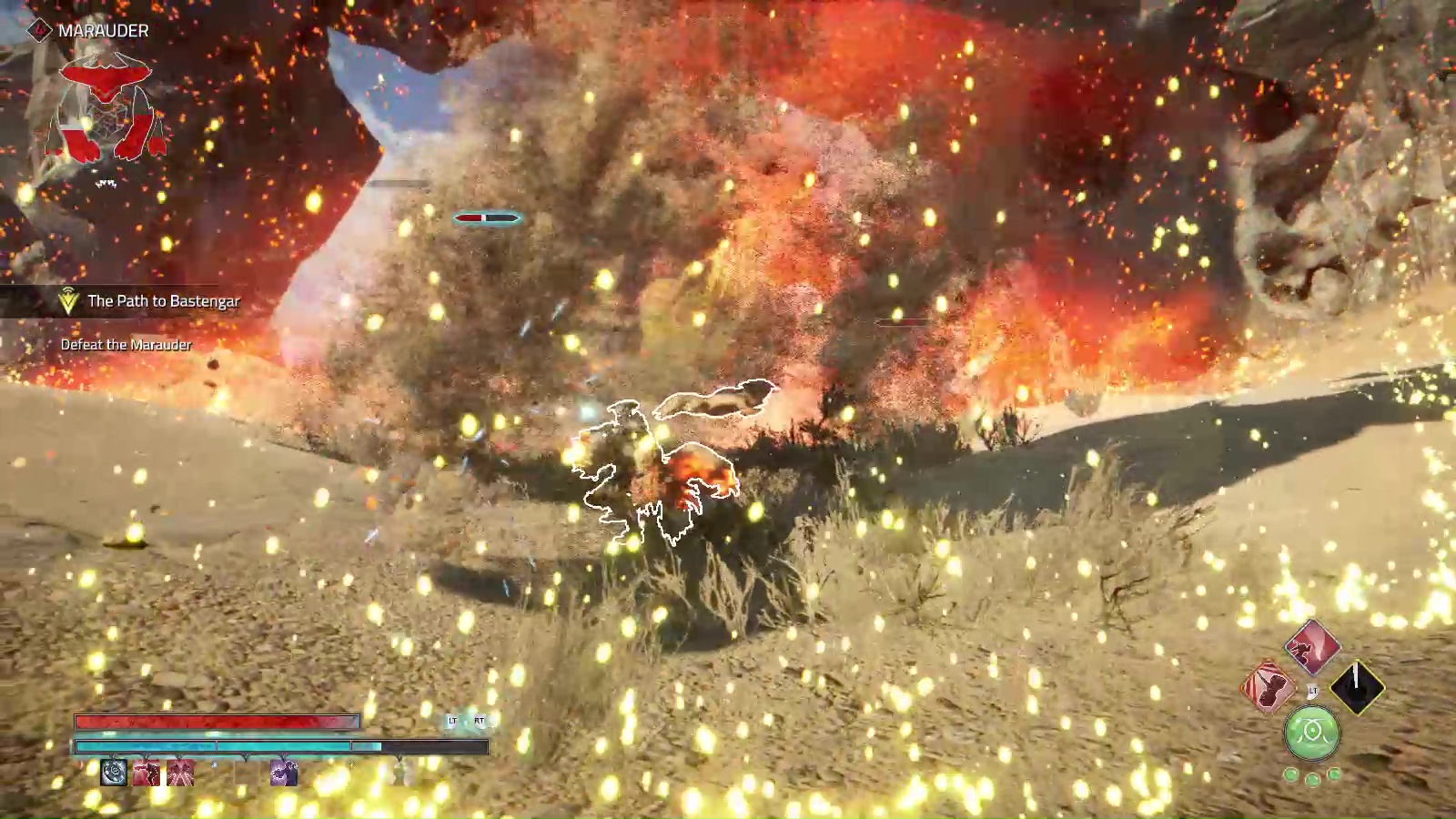The image size is (1456, 819).
Task: Select the red triple-spike buff icon
Action: [181, 773]
